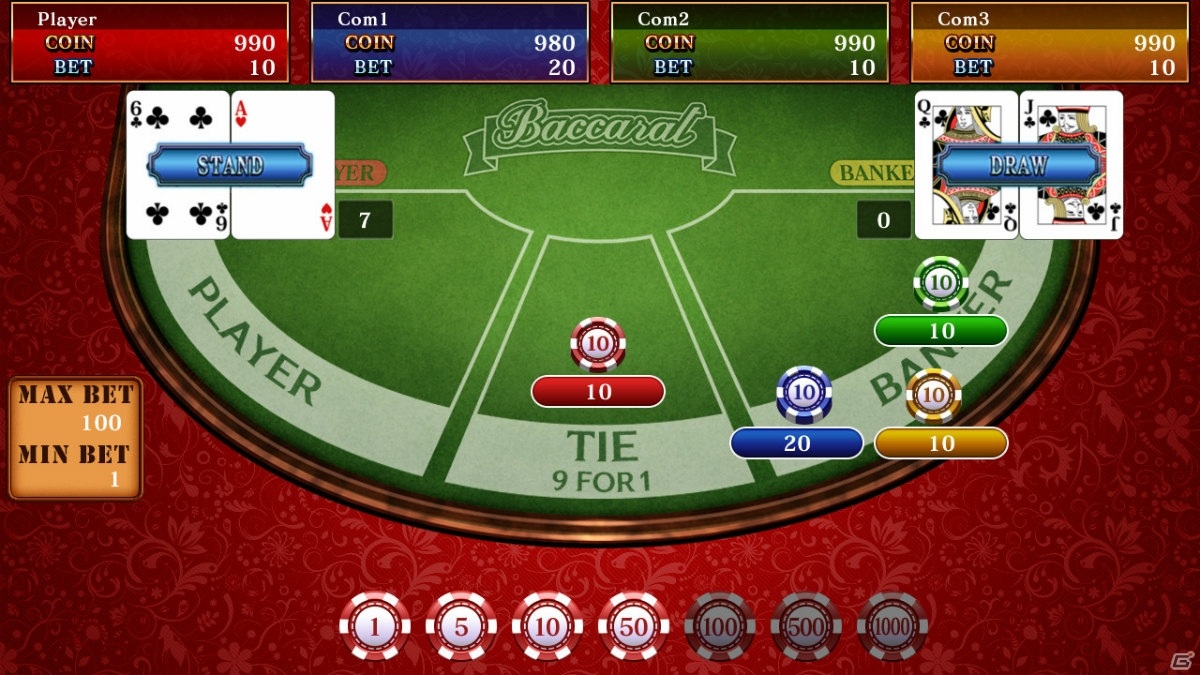Pick the 10 coin chip
This screenshot has height=675, width=1200.
(547, 627)
